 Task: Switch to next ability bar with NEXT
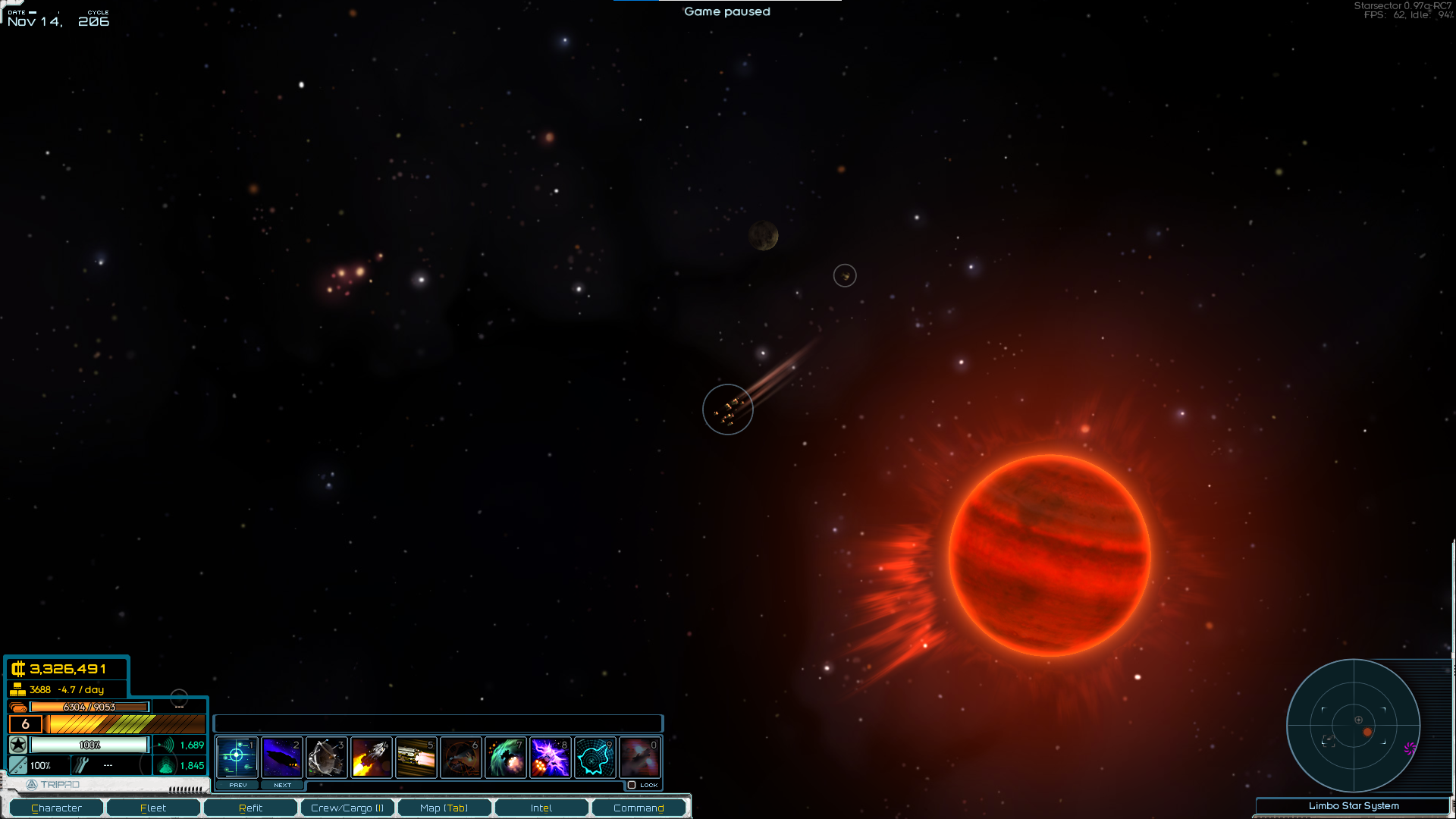pos(282,785)
